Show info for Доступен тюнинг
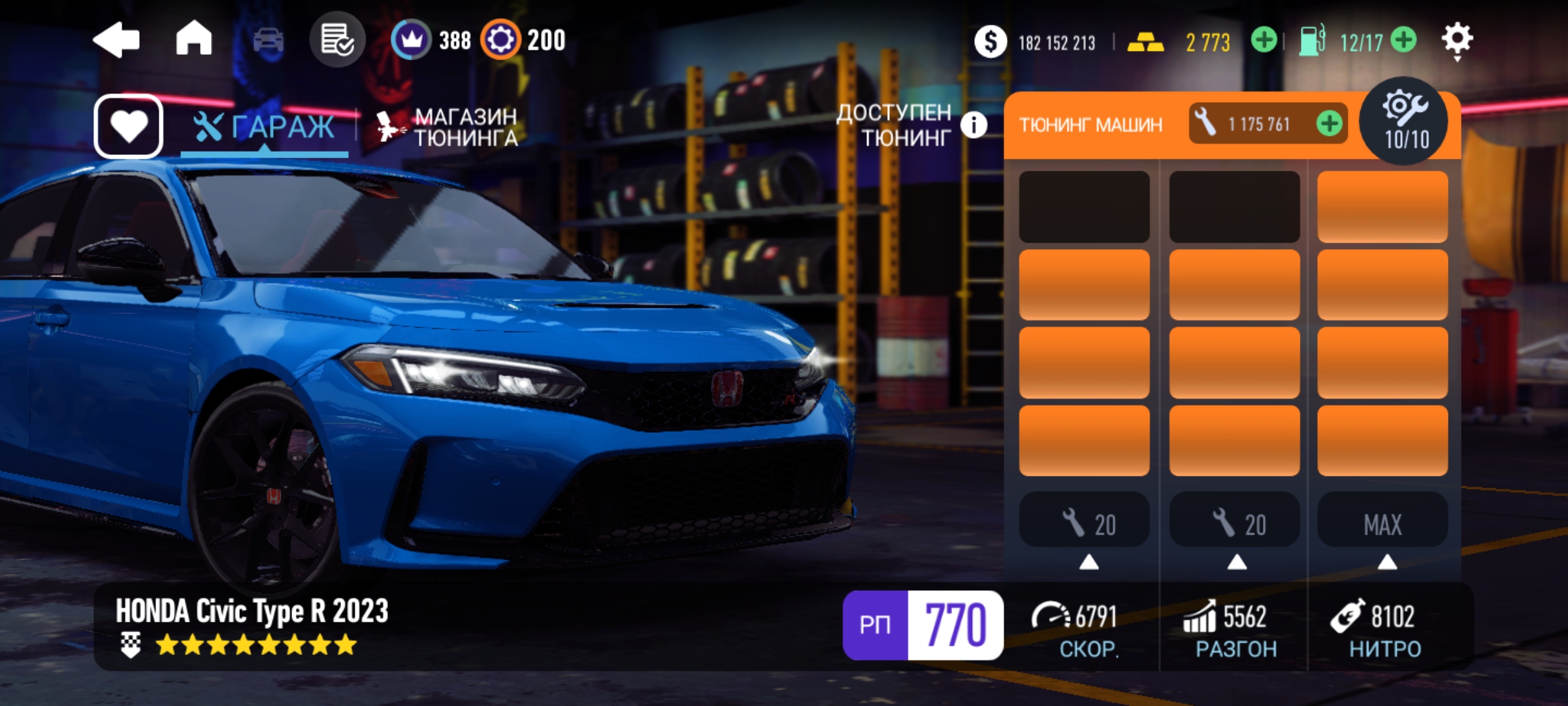The width and height of the screenshot is (1568, 706). pyautogui.click(x=973, y=125)
